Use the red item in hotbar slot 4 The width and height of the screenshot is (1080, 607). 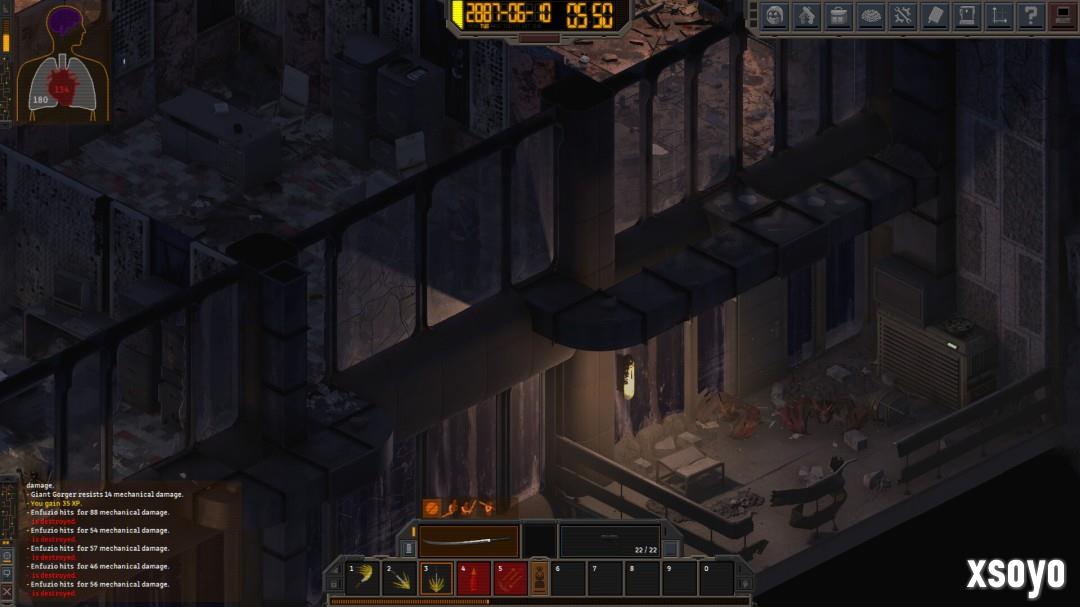[473, 578]
